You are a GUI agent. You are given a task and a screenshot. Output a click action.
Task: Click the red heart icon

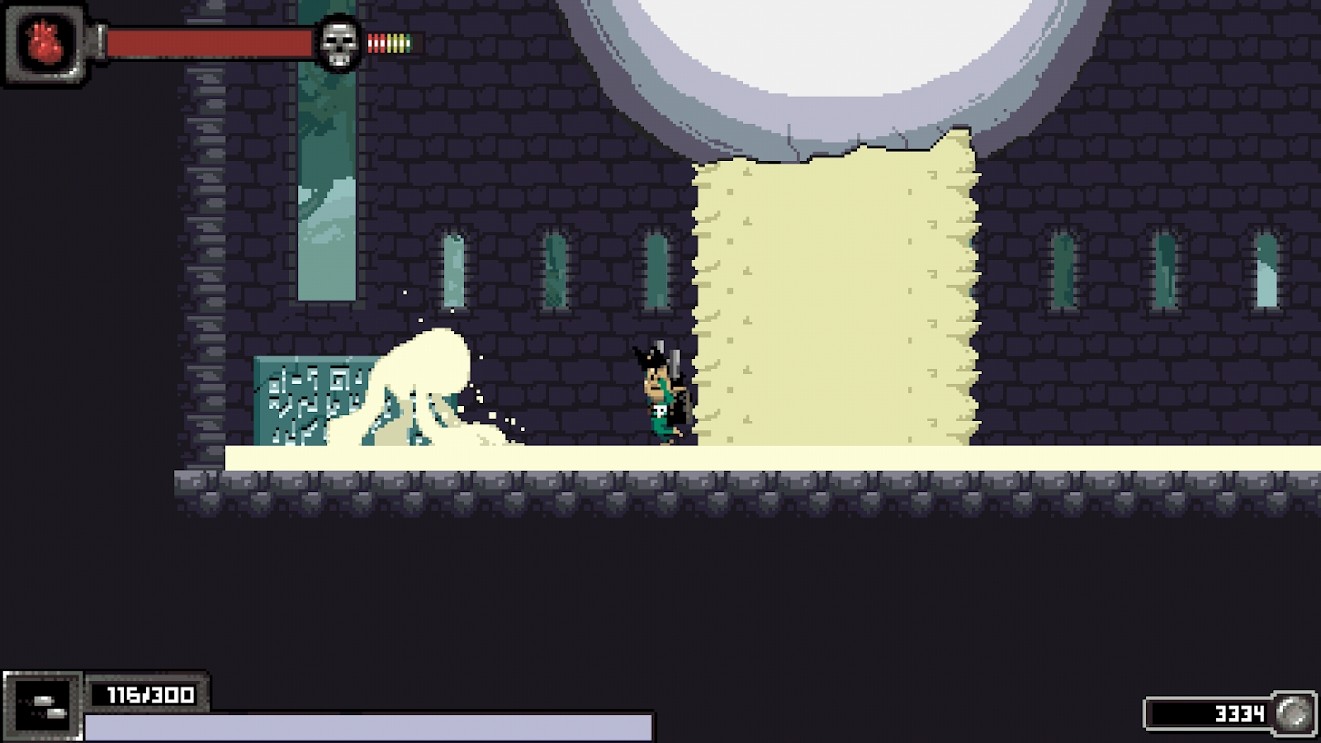[43, 43]
